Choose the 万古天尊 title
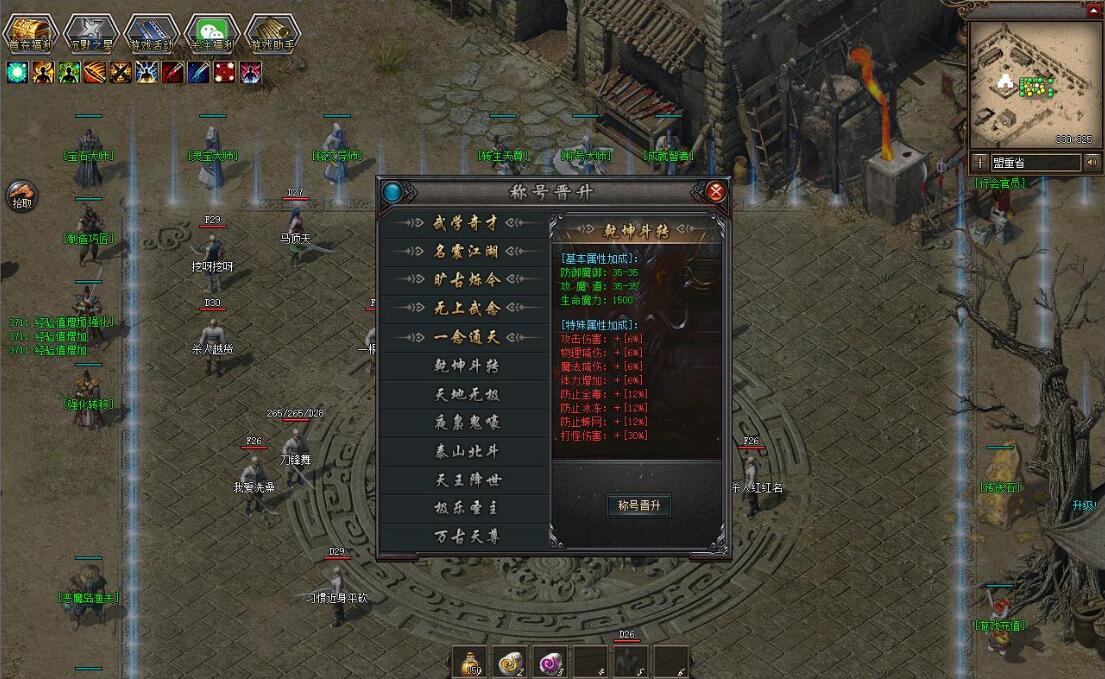Viewport: 1105px width, 679px height. (x=466, y=537)
